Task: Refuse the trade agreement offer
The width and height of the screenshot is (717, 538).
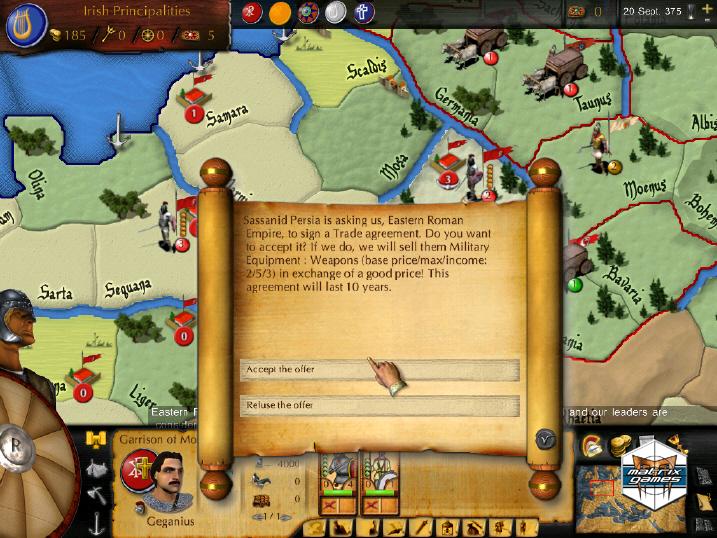Action: tap(379, 405)
